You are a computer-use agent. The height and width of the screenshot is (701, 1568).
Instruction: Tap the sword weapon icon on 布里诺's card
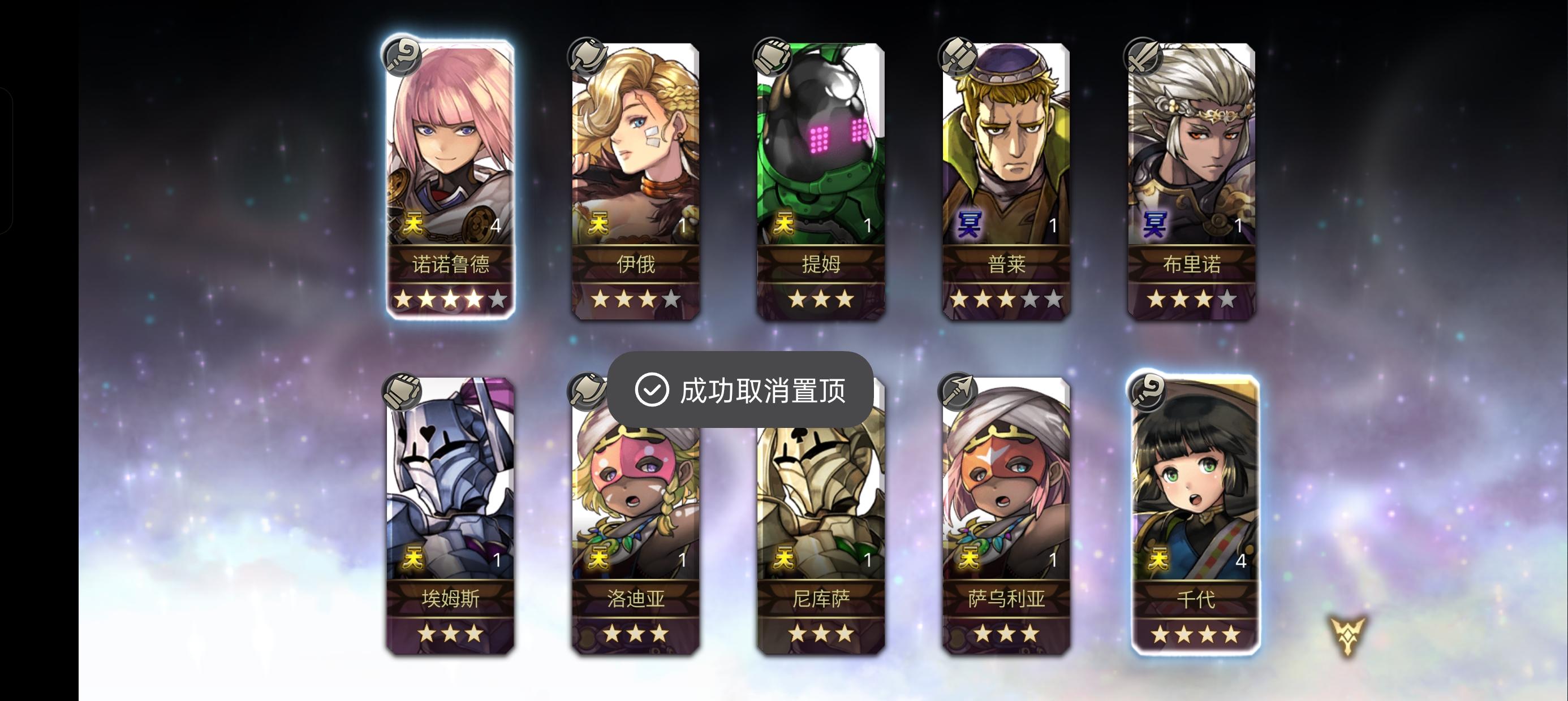pyautogui.click(x=1143, y=55)
